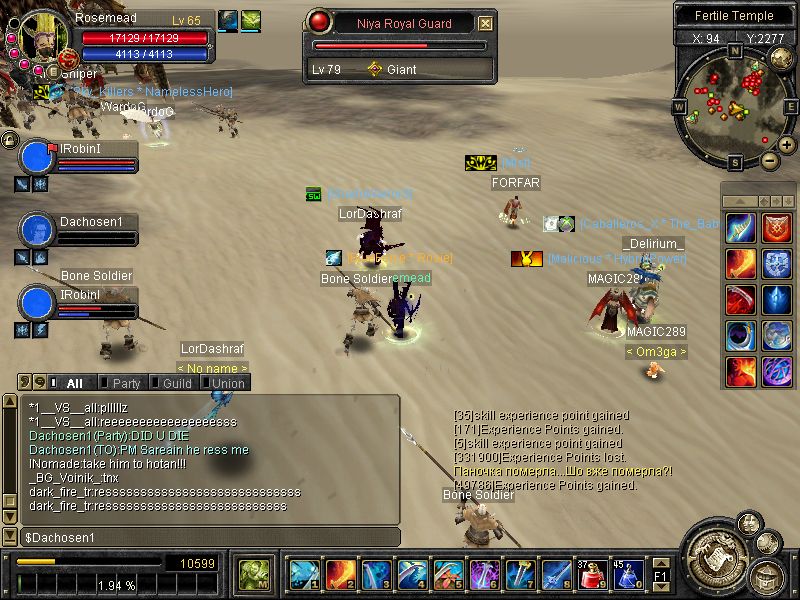Screen dimensions: 800x600
Task: Click the chat input field showing $Dachosen1
Action: click(x=210, y=538)
